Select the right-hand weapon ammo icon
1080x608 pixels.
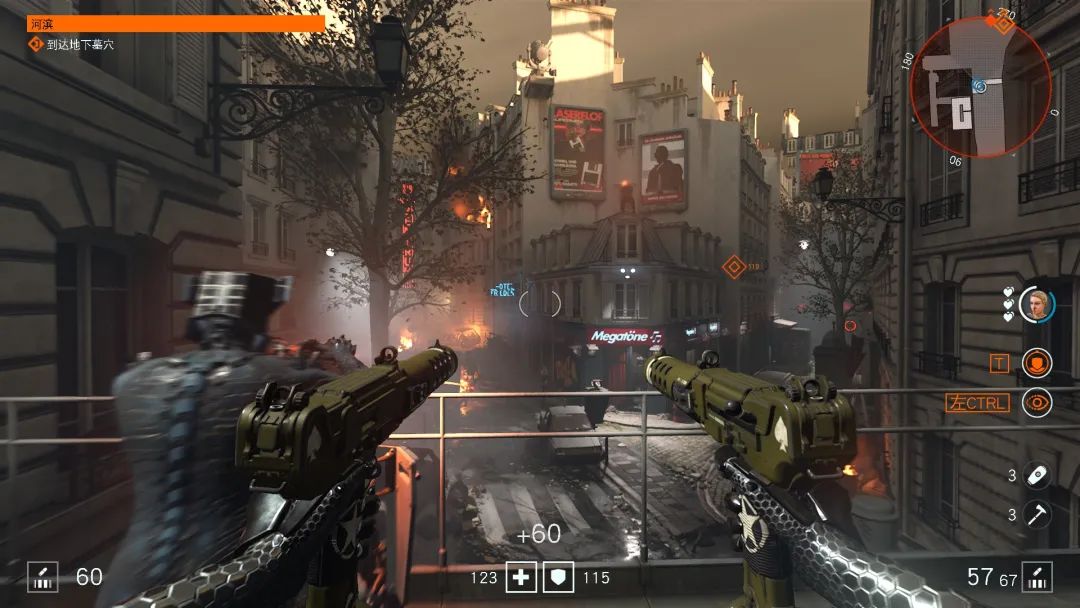(x=1037, y=577)
